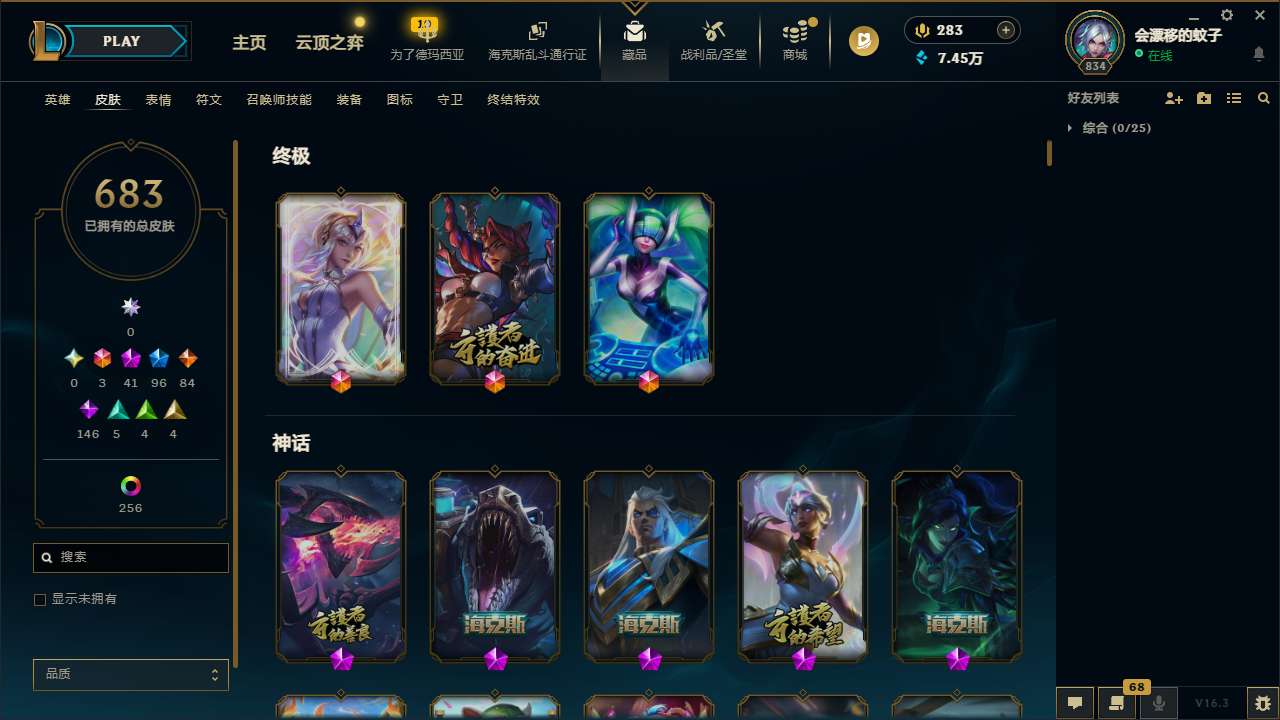This screenshot has width=1280, height=720.
Task: Open the missions icon showing 68 badge
Action: (x=1117, y=702)
